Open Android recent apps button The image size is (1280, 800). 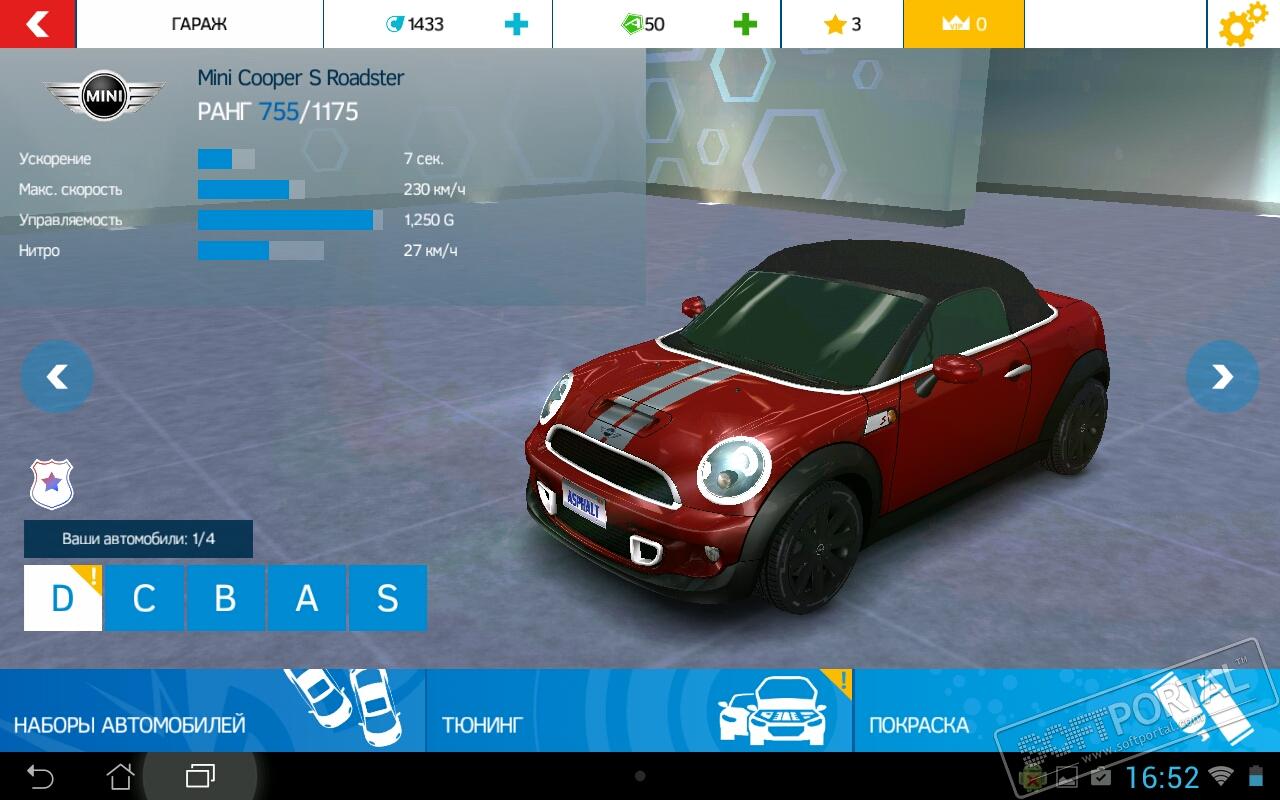[200, 776]
